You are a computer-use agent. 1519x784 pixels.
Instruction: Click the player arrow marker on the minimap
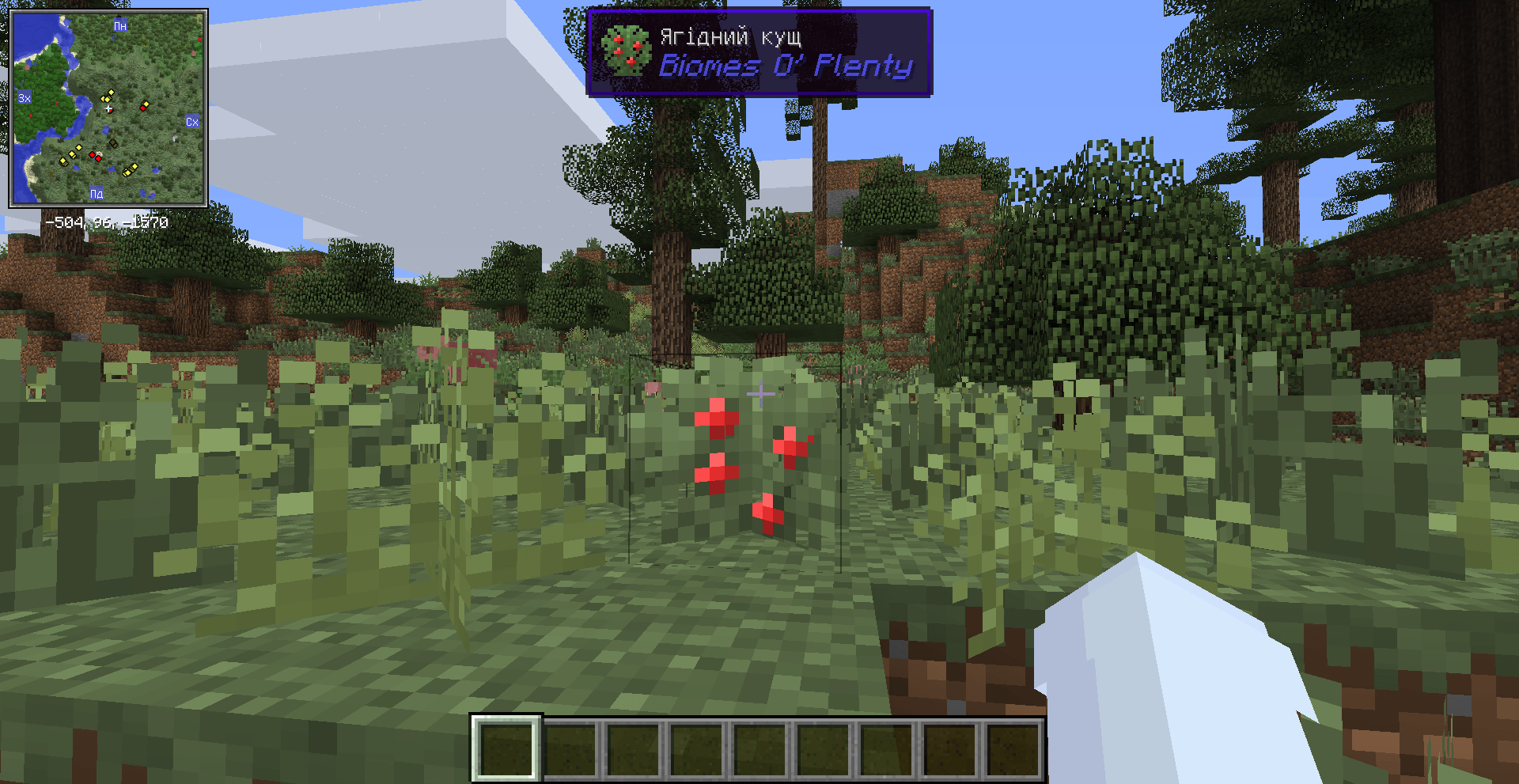[x=108, y=109]
